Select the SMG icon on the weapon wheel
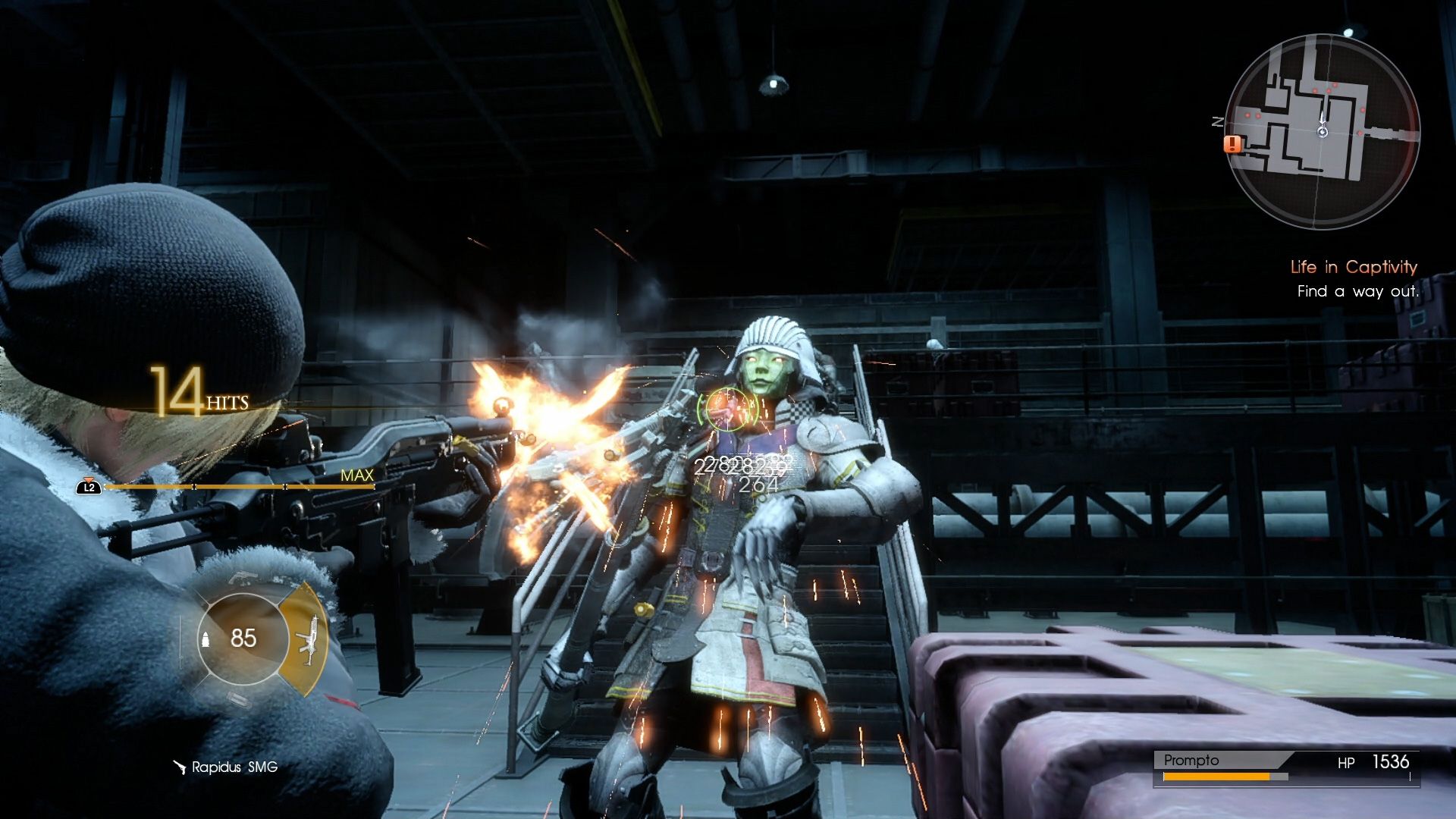 pyautogui.click(x=309, y=639)
